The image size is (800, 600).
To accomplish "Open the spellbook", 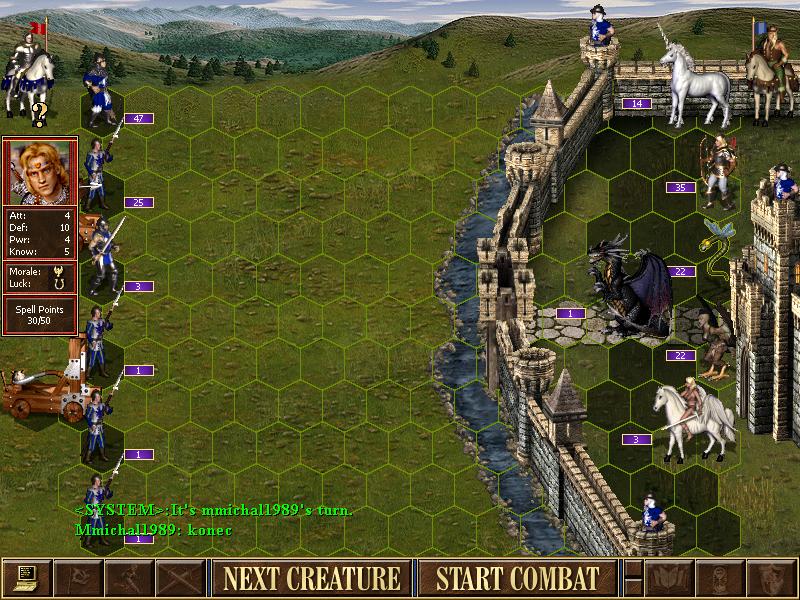I will (x=670, y=578).
